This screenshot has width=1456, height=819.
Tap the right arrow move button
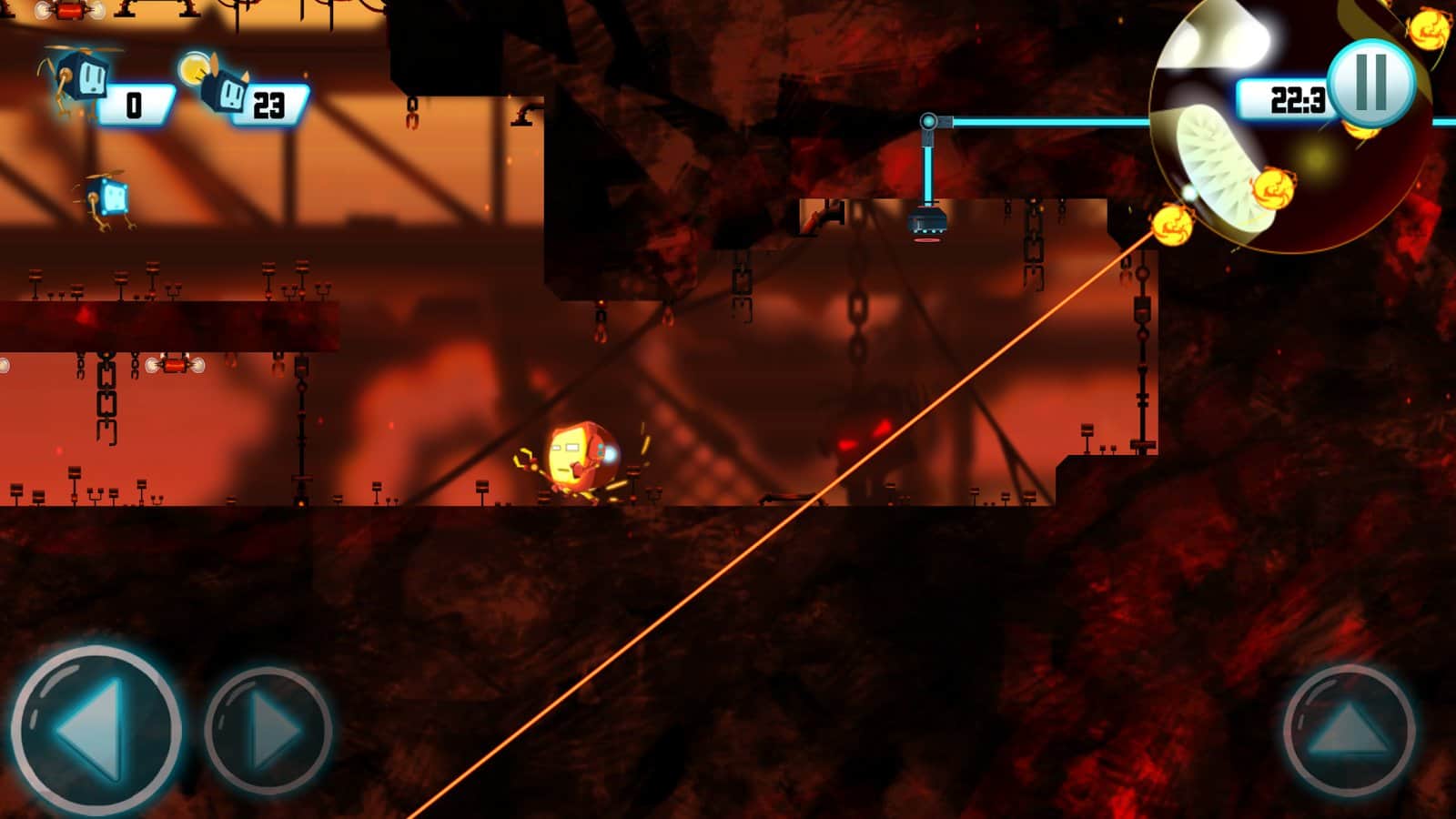(268, 729)
